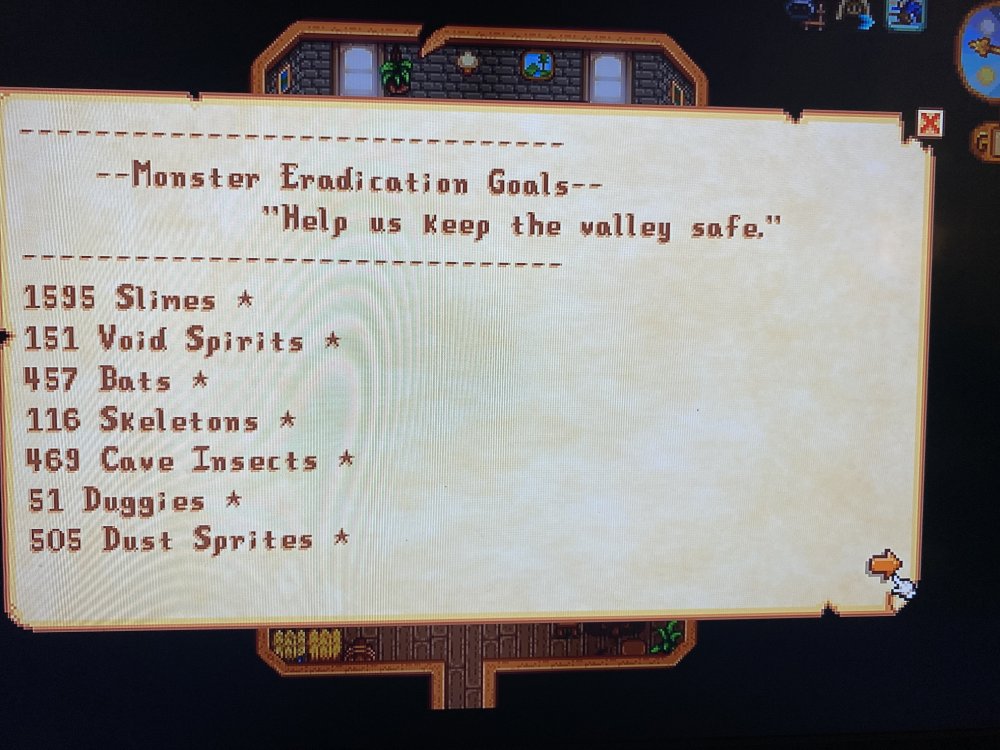
Task: Go to the next page with the orange arrow
Action: (883, 565)
